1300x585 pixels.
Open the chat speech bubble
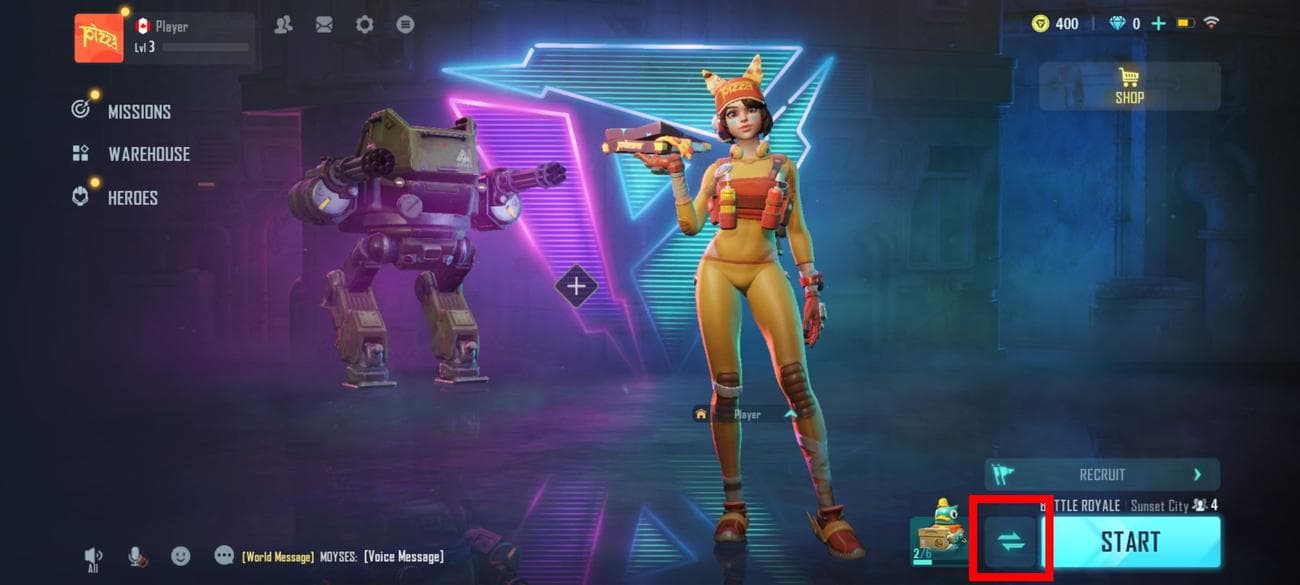(x=224, y=555)
